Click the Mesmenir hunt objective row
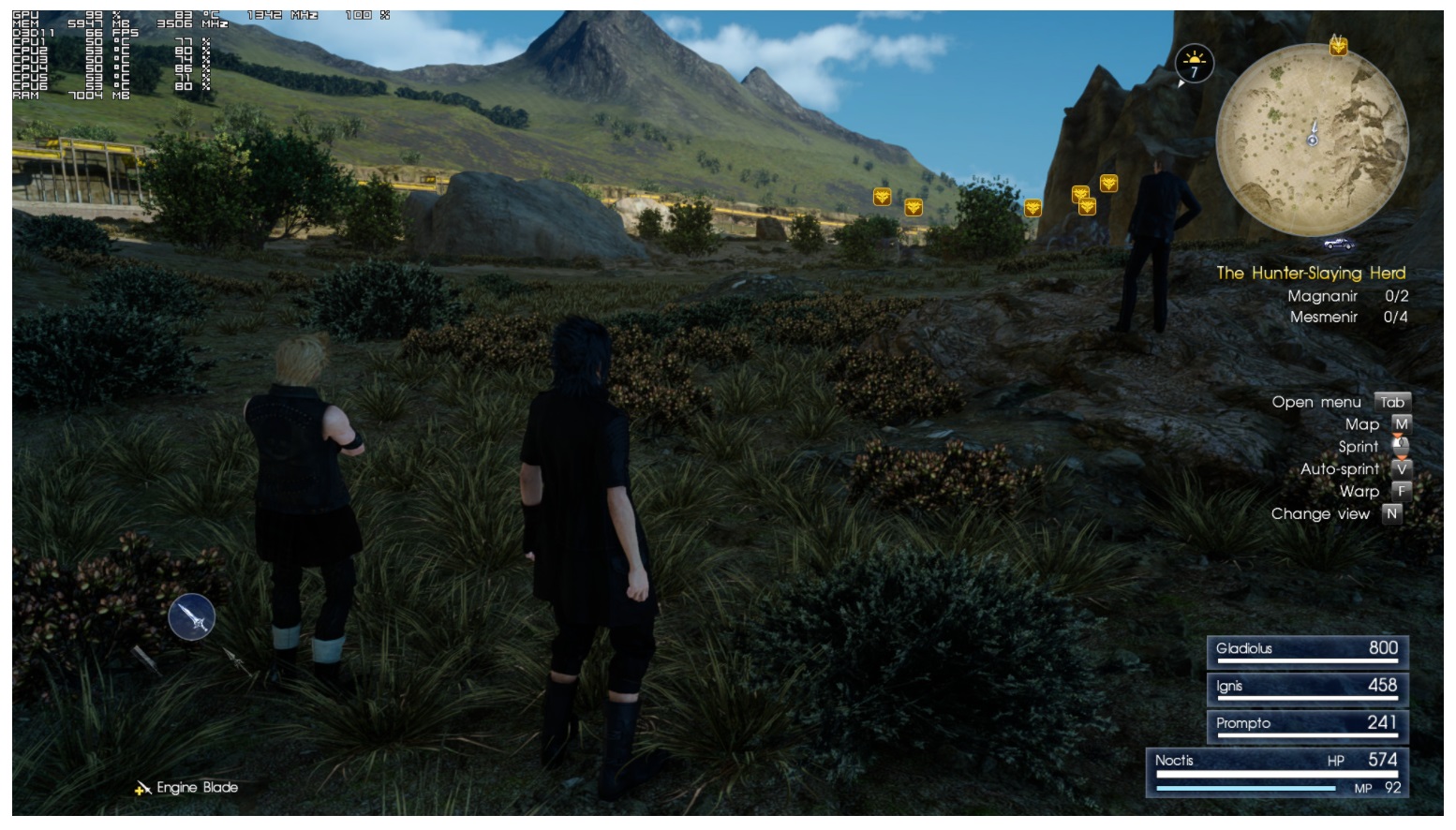 coord(1347,318)
